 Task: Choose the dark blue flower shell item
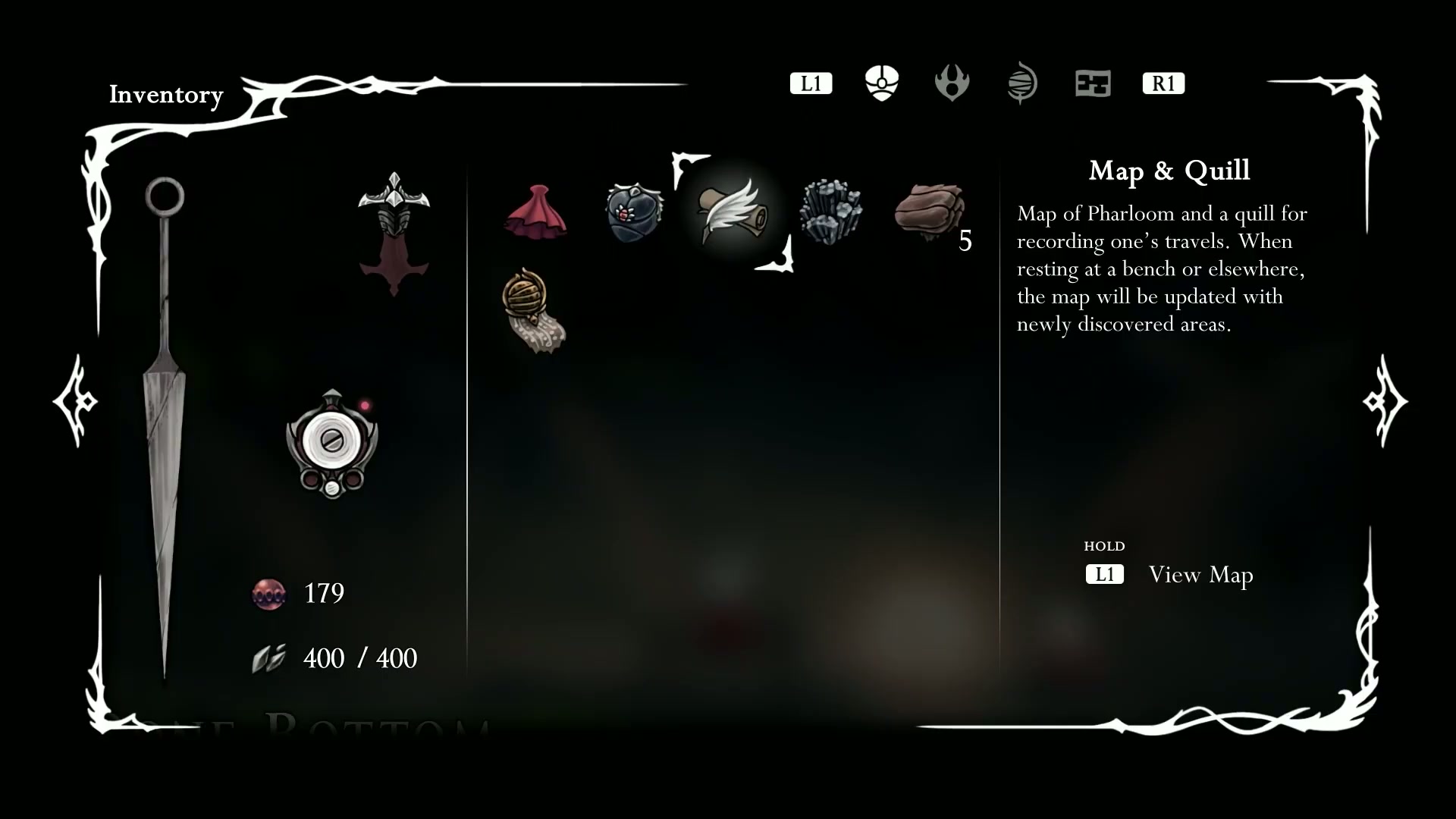pyautogui.click(x=635, y=212)
